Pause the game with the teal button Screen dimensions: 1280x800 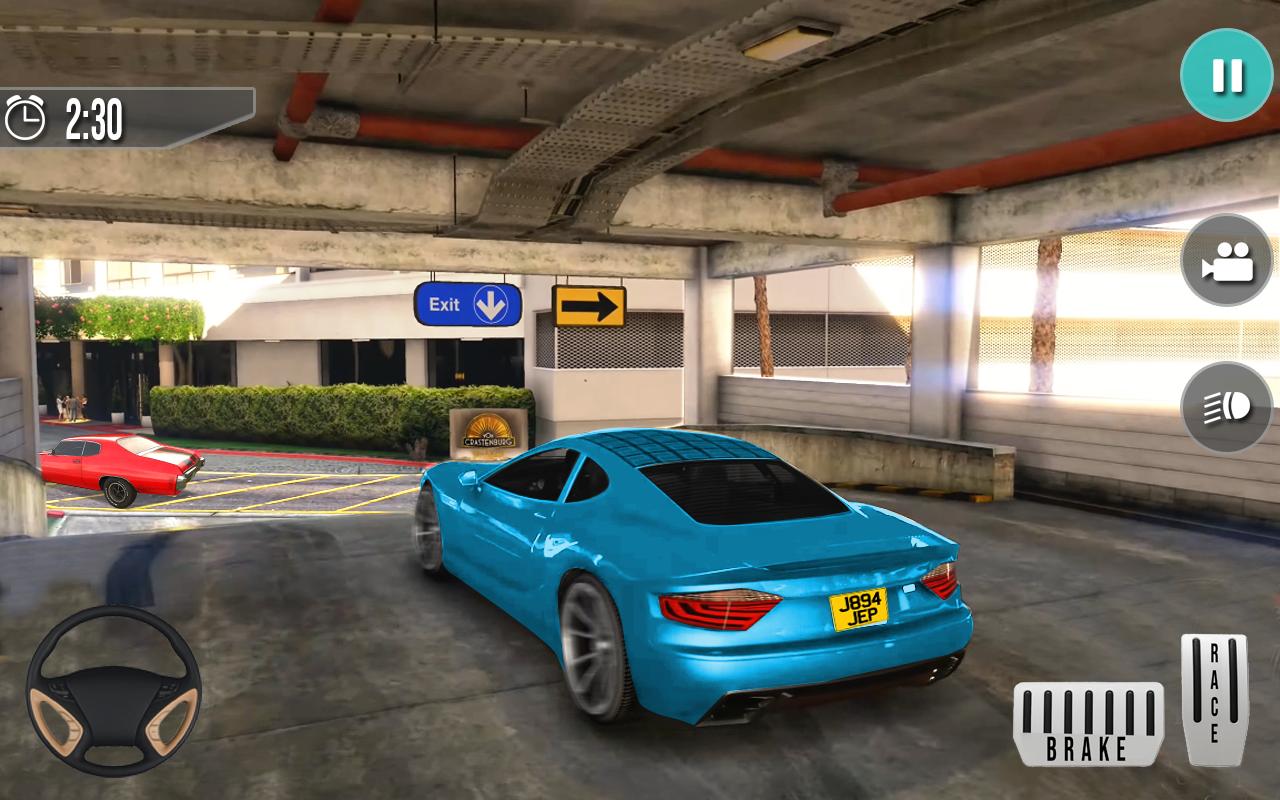click(1226, 75)
